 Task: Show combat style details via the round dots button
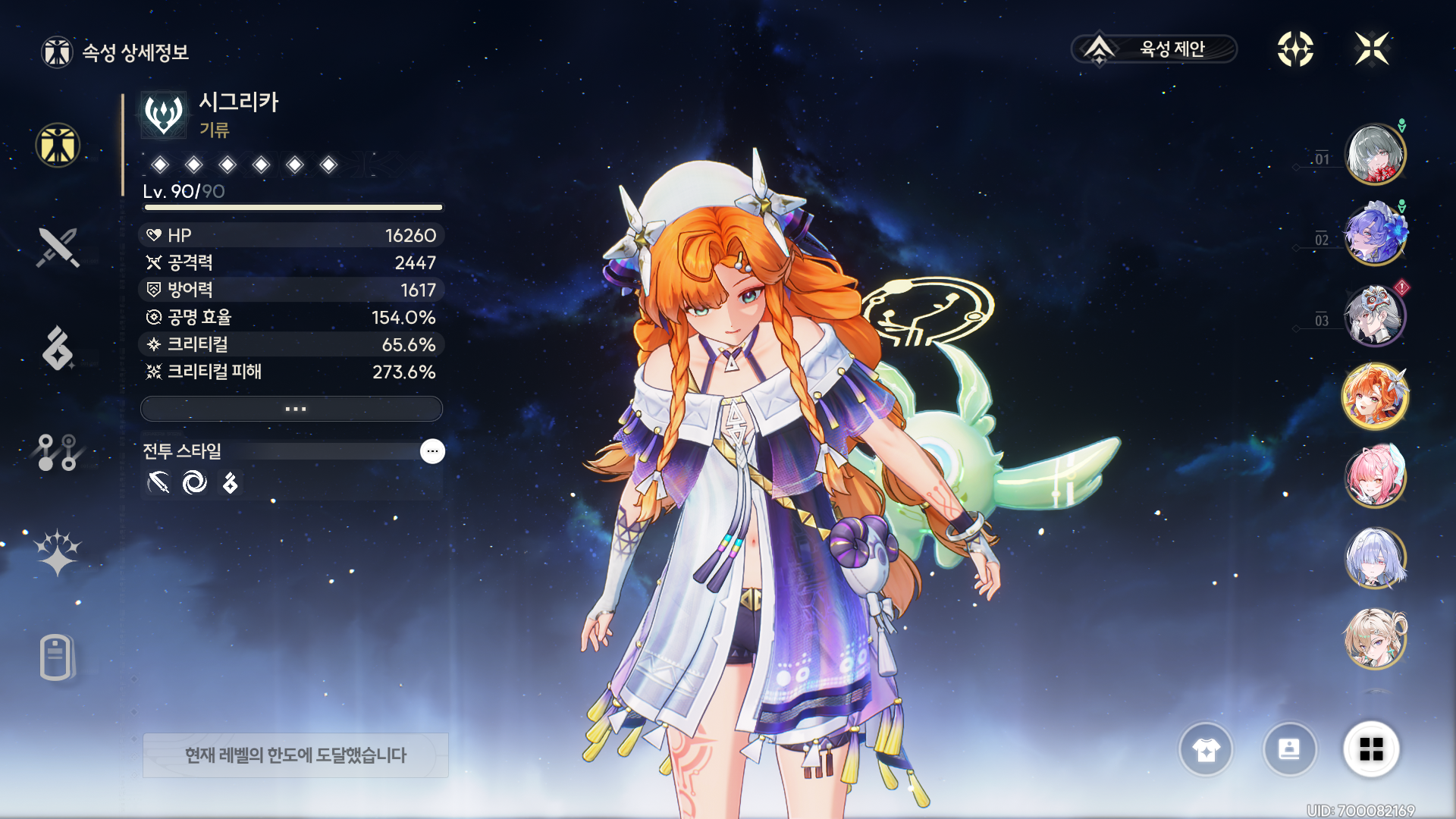[x=432, y=451]
